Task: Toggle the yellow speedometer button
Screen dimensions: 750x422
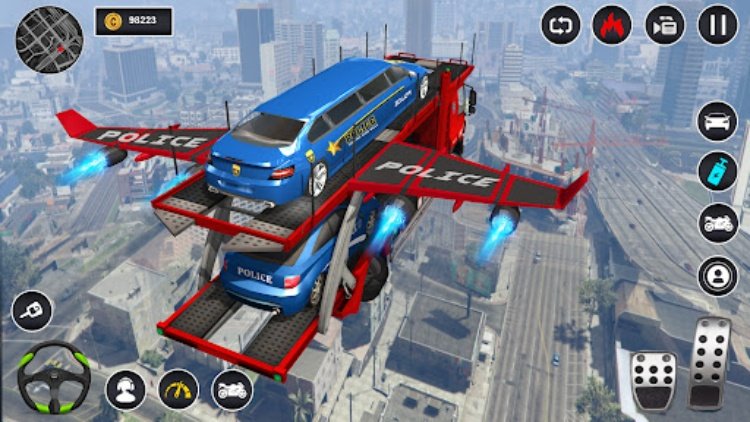Action: click(x=179, y=390)
